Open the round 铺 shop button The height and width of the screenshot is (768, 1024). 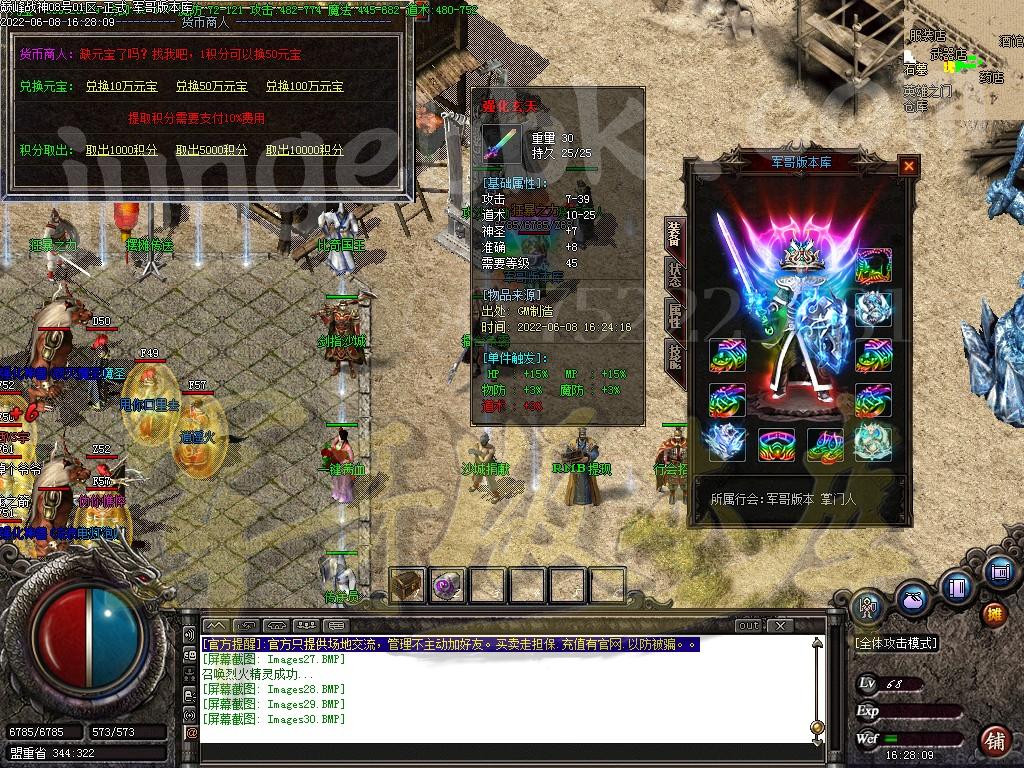click(x=994, y=741)
